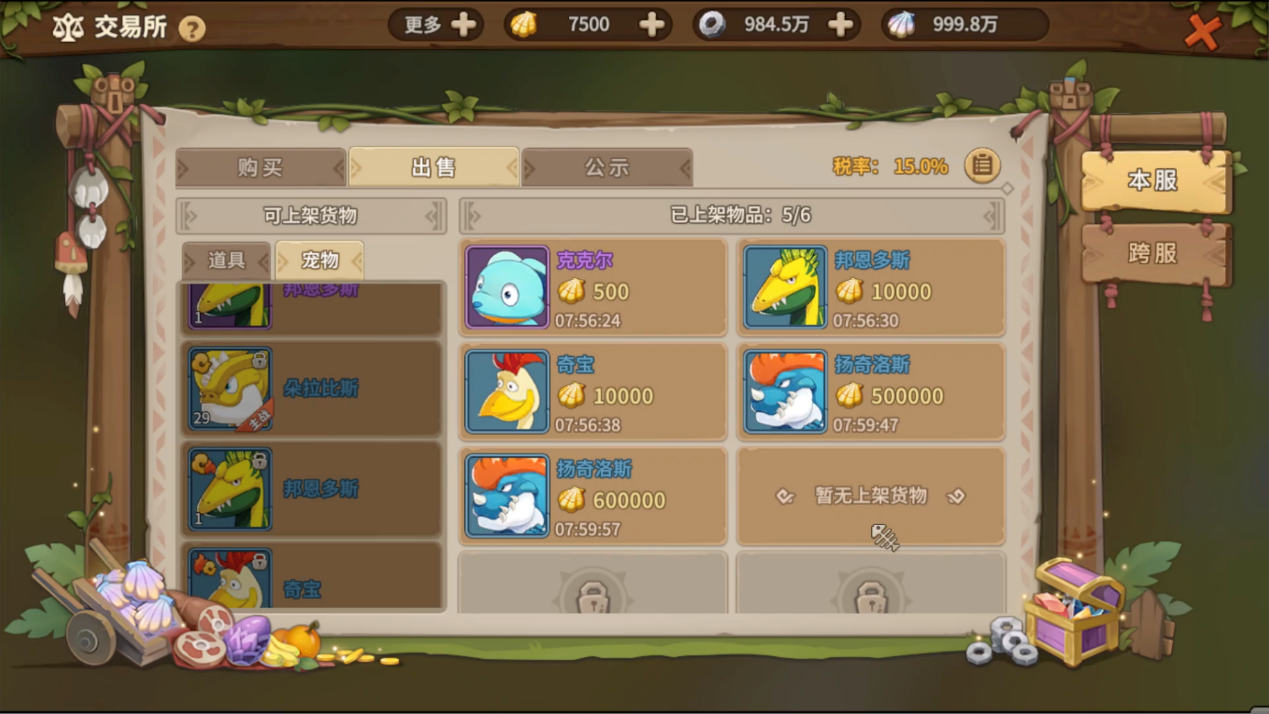Click the empty 暂无上架货物 slot
This screenshot has height=714, width=1269.
pyautogui.click(x=871, y=496)
